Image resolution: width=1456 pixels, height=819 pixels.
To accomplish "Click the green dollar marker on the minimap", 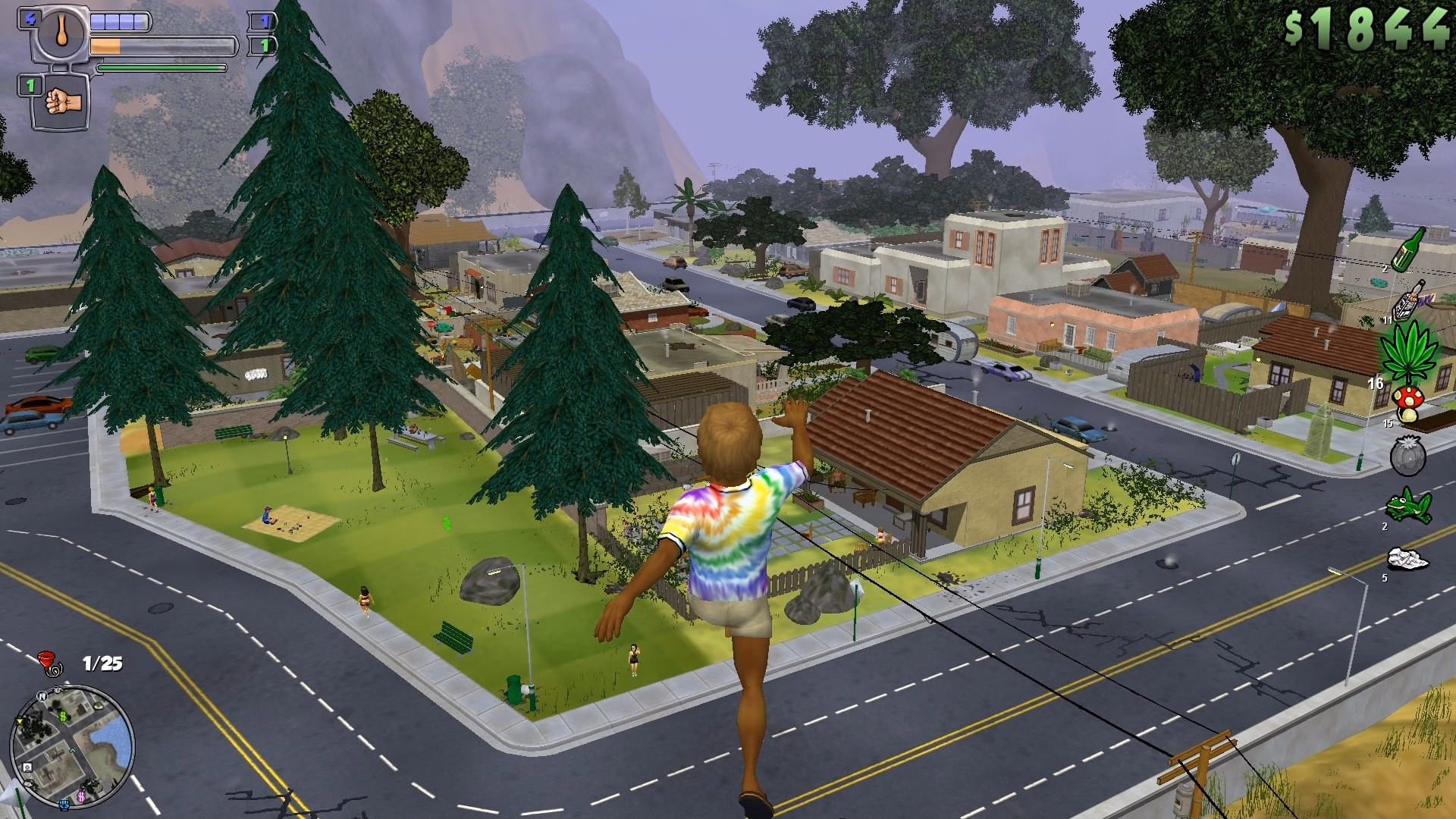I will tap(62, 715).
